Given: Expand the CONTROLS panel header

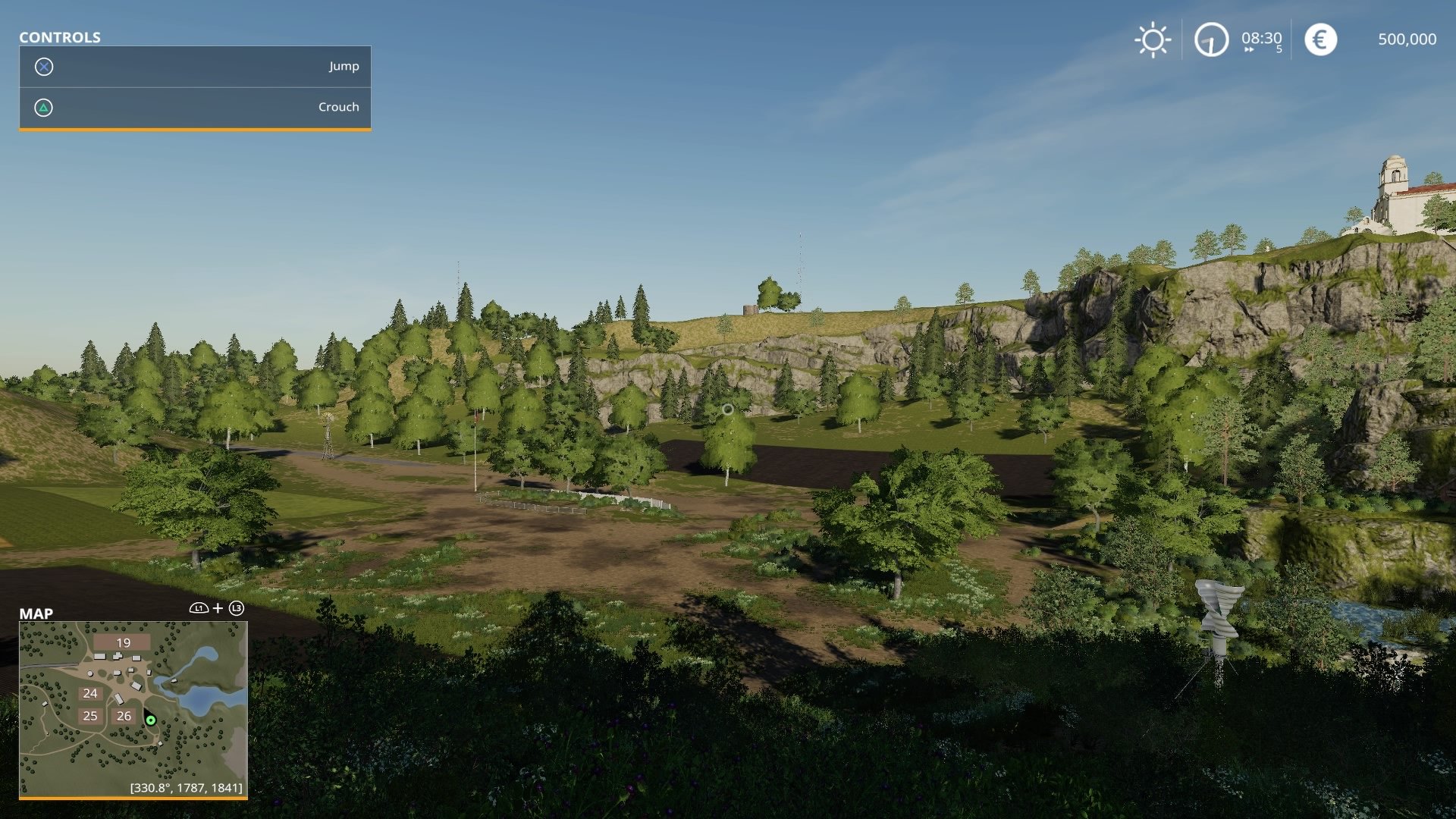Looking at the screenshot, I should click(x=61, y=38).
